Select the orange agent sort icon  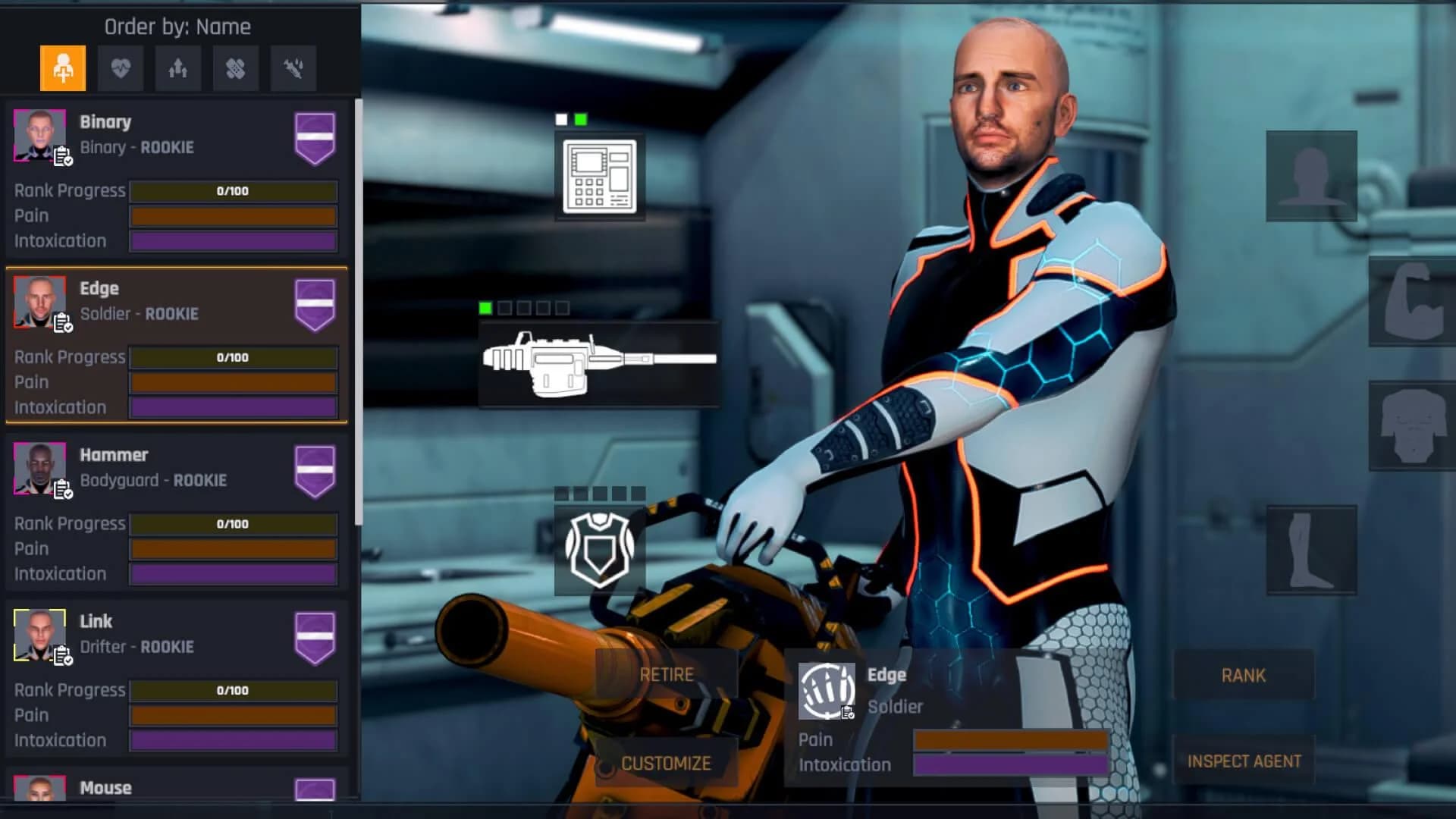[x=63, y=68]
